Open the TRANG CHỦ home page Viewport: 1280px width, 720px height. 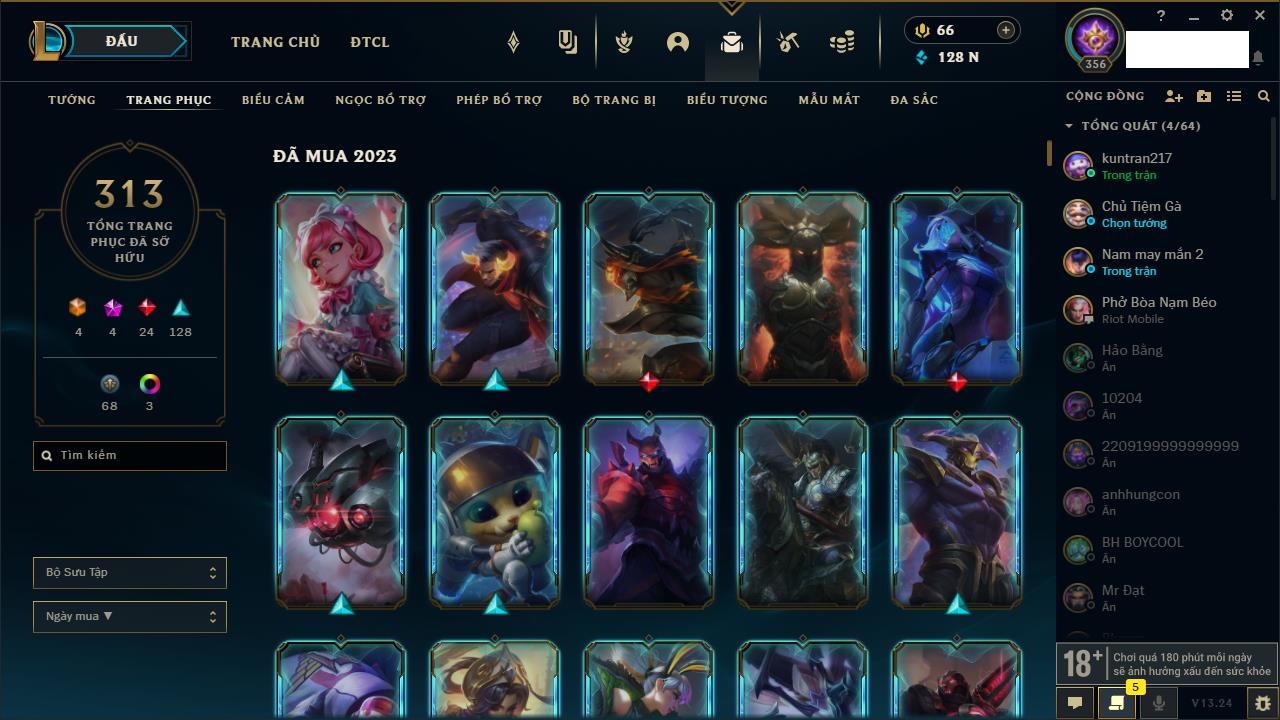275,42
